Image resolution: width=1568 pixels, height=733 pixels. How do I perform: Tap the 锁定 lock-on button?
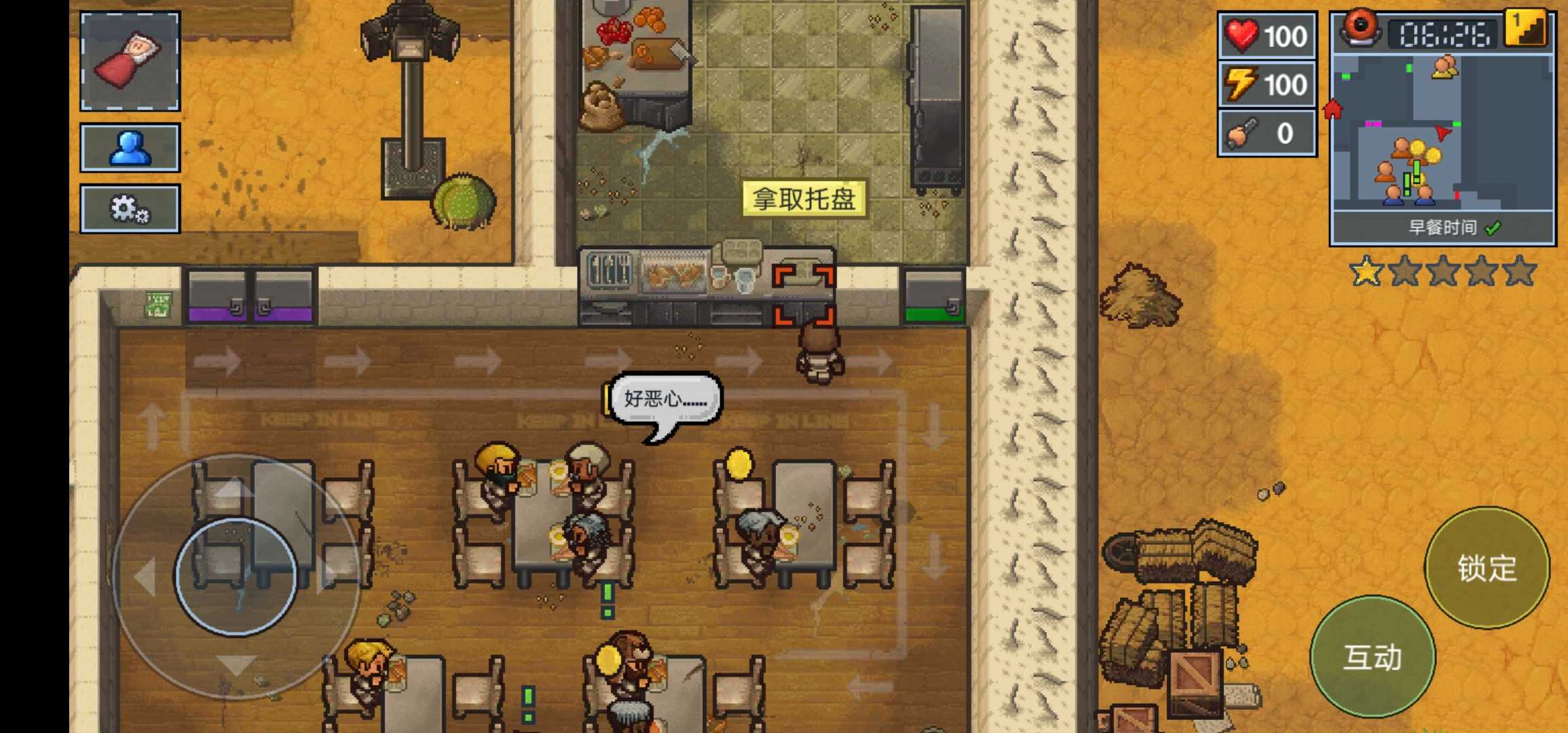pyautogui.click(x=1487, y=568)
